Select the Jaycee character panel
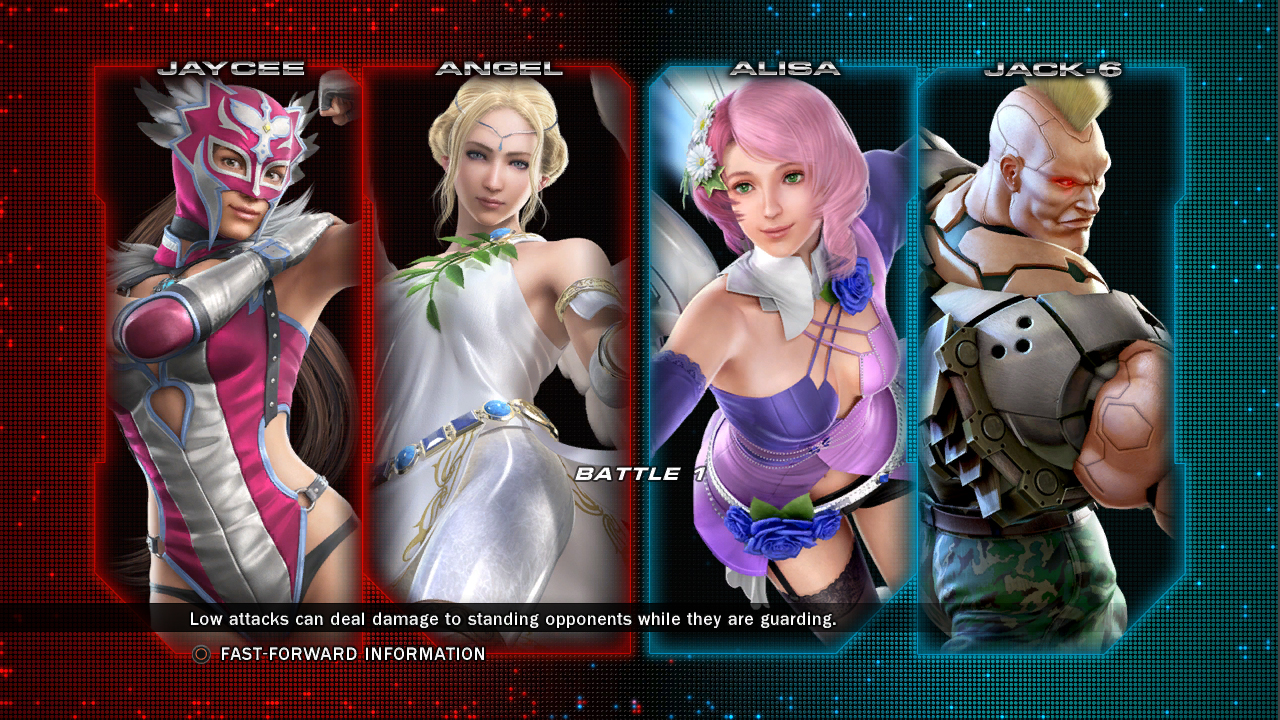The width and height of the screenshot is (1280, 720). point(228,340)
